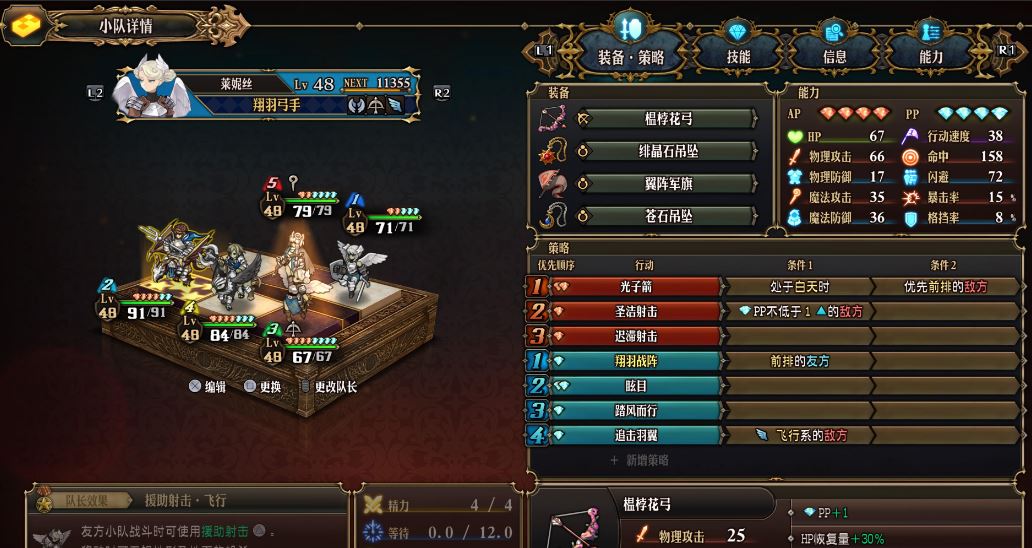Switch to the 装备·策略 tab
The image size is (1032, 548).
click(631, 57)
